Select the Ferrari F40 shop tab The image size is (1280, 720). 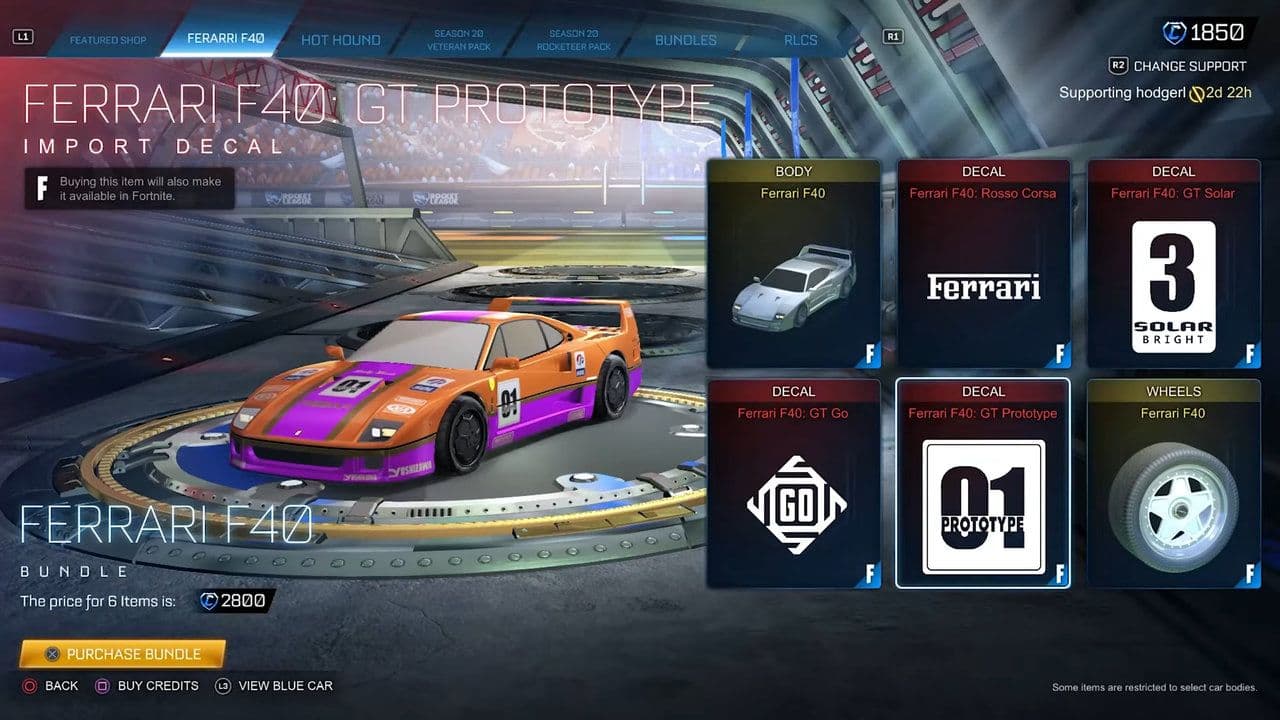coord(226,39)
